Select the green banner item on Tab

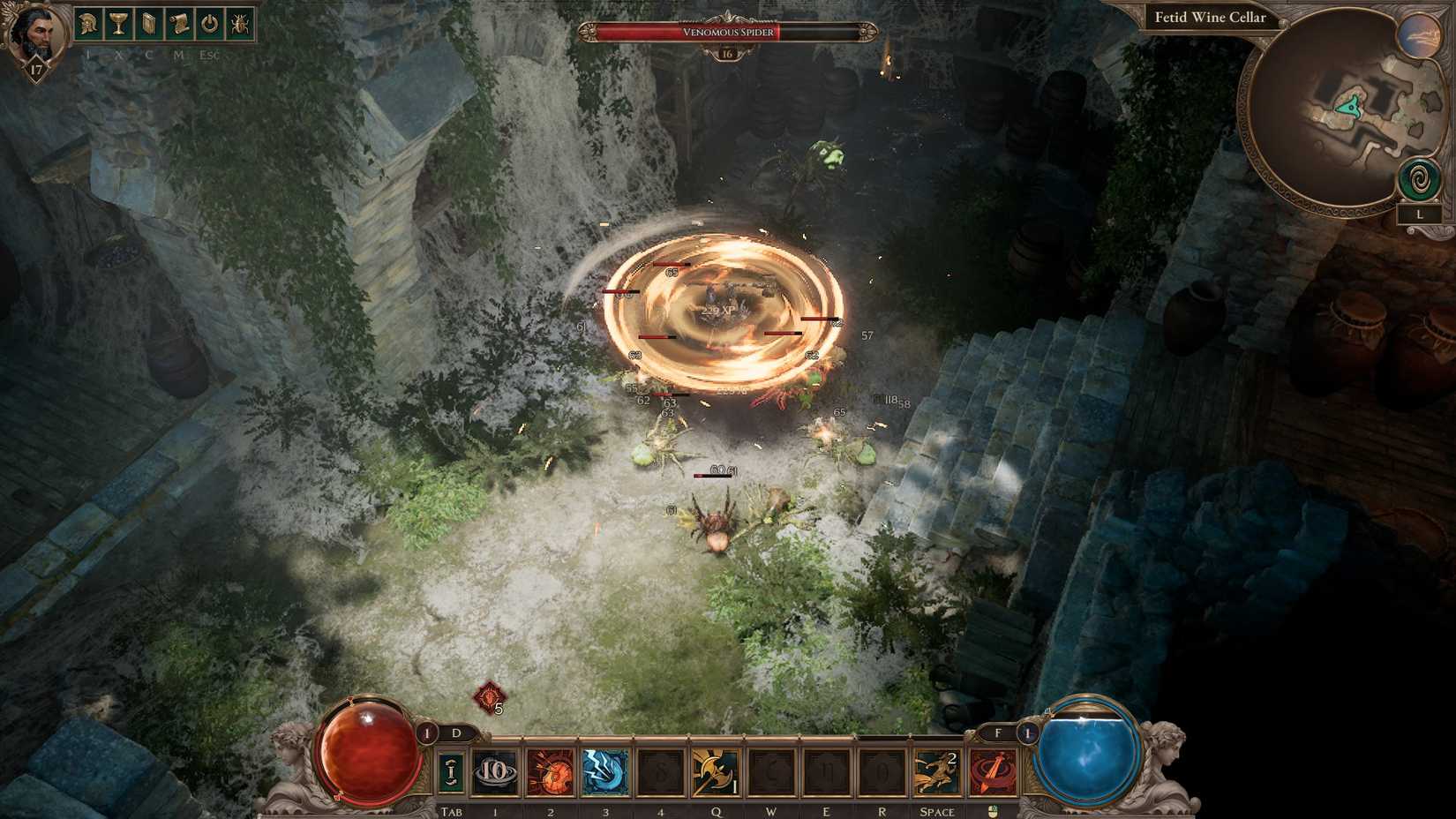pyautogui.click(x=451, y=770)
